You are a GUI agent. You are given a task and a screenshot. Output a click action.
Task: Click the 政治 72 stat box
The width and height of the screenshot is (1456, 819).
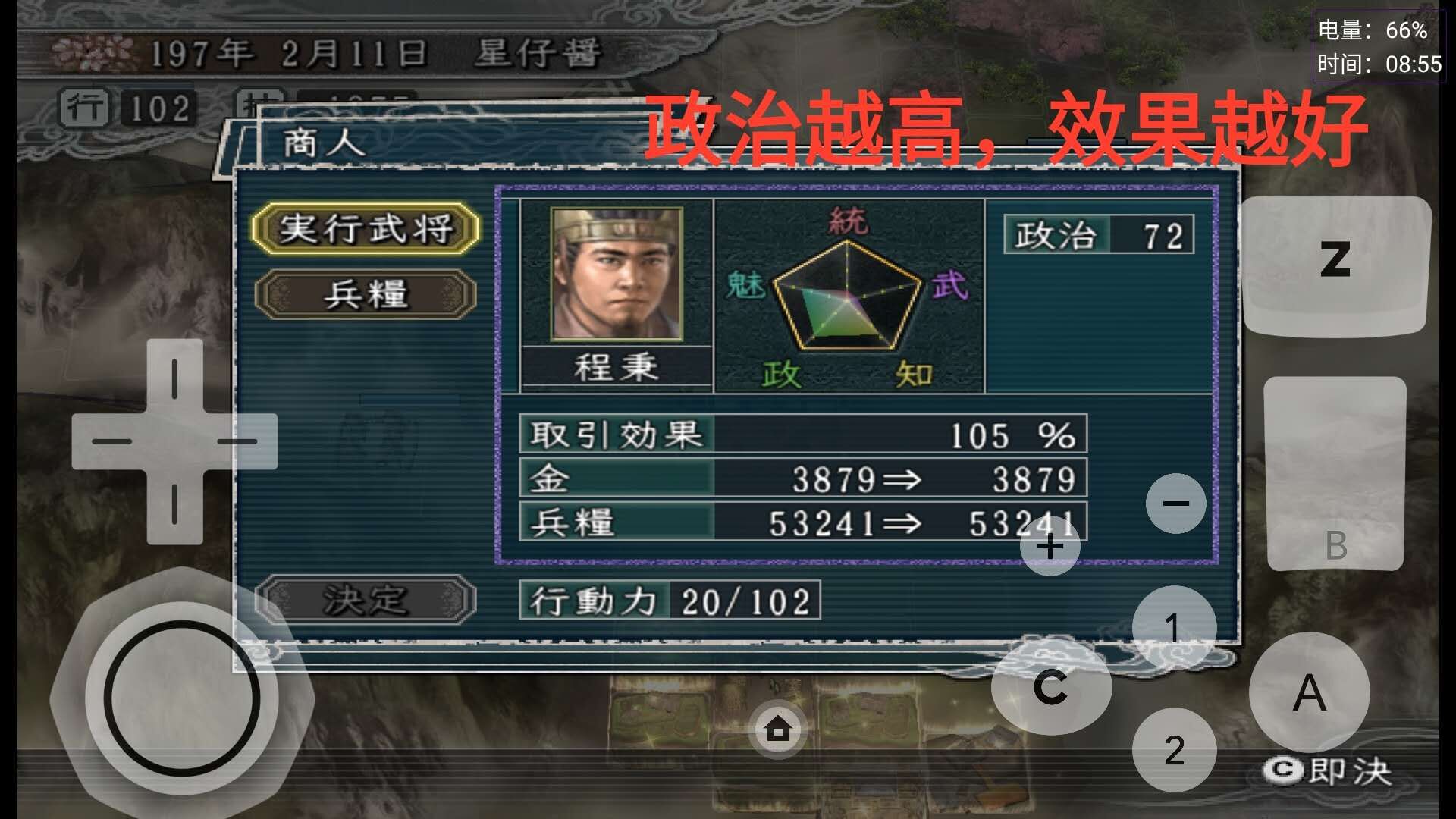1100,235
